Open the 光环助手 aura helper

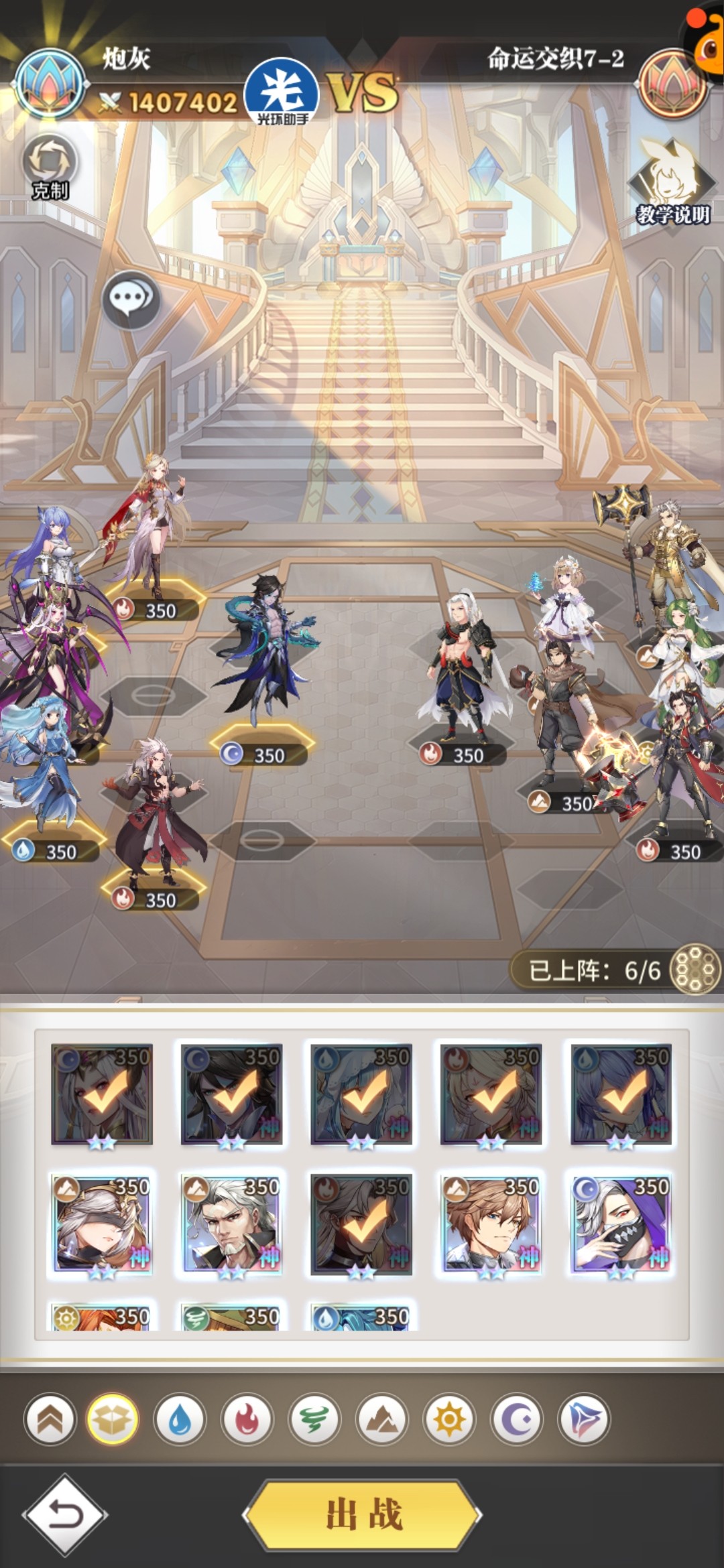click(282, 92)
